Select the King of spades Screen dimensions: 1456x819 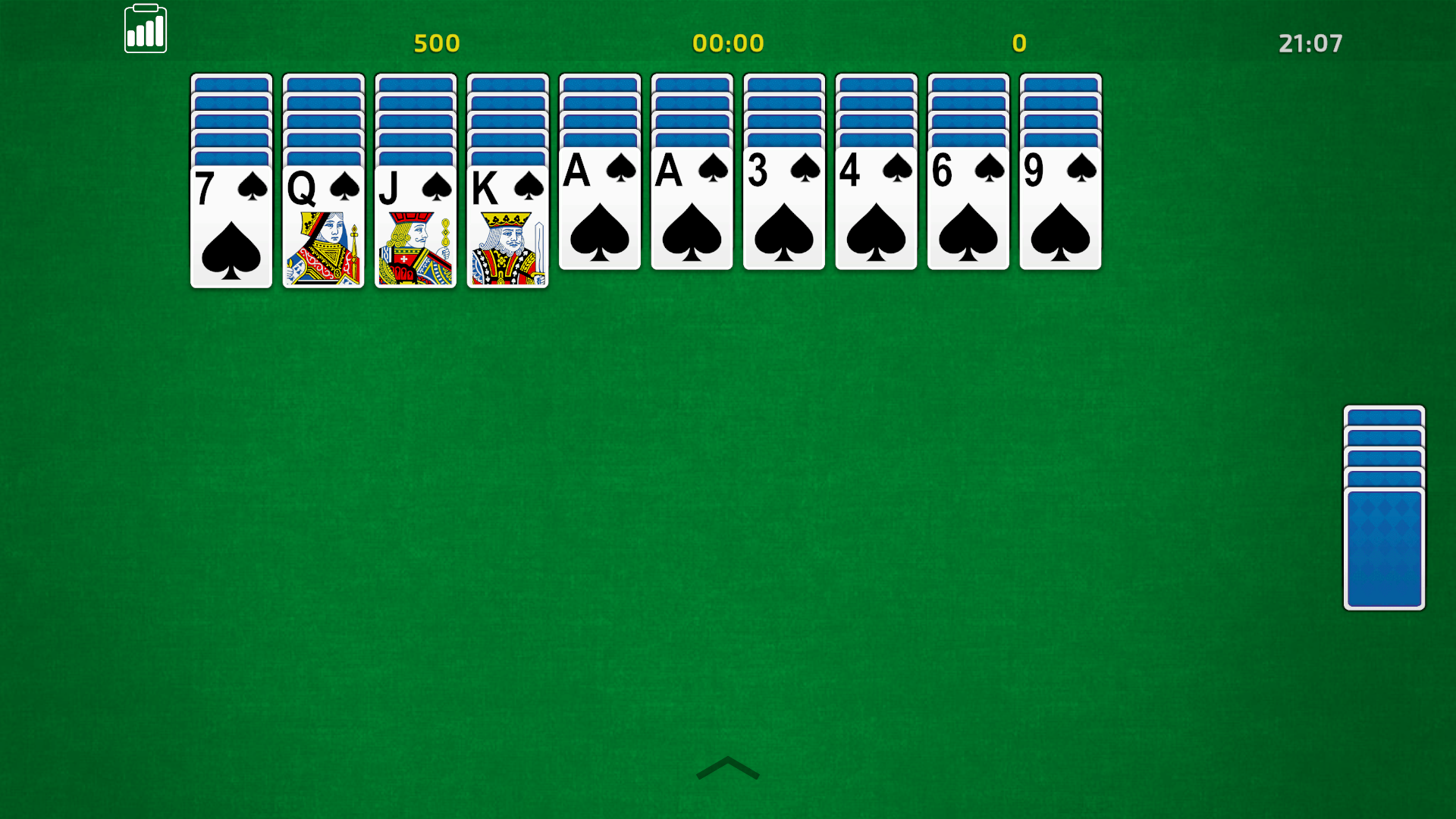click(508, 227)
